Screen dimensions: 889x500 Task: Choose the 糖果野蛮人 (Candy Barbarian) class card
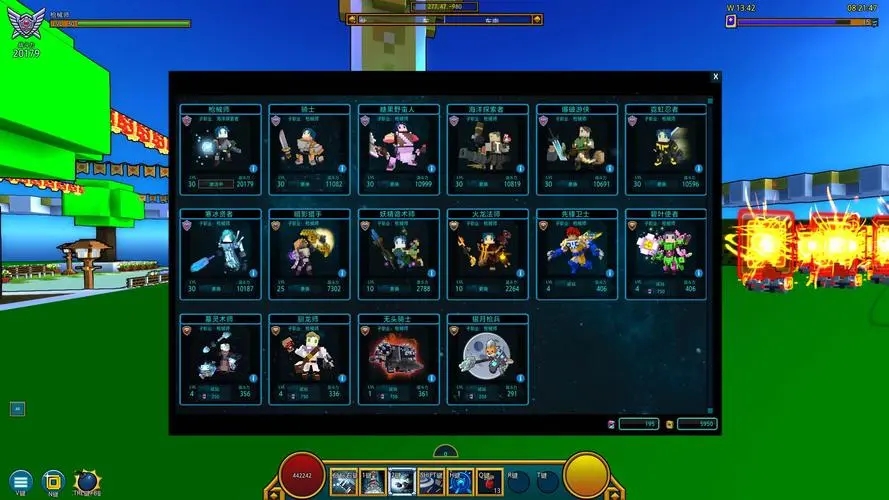tap(398, 147)
